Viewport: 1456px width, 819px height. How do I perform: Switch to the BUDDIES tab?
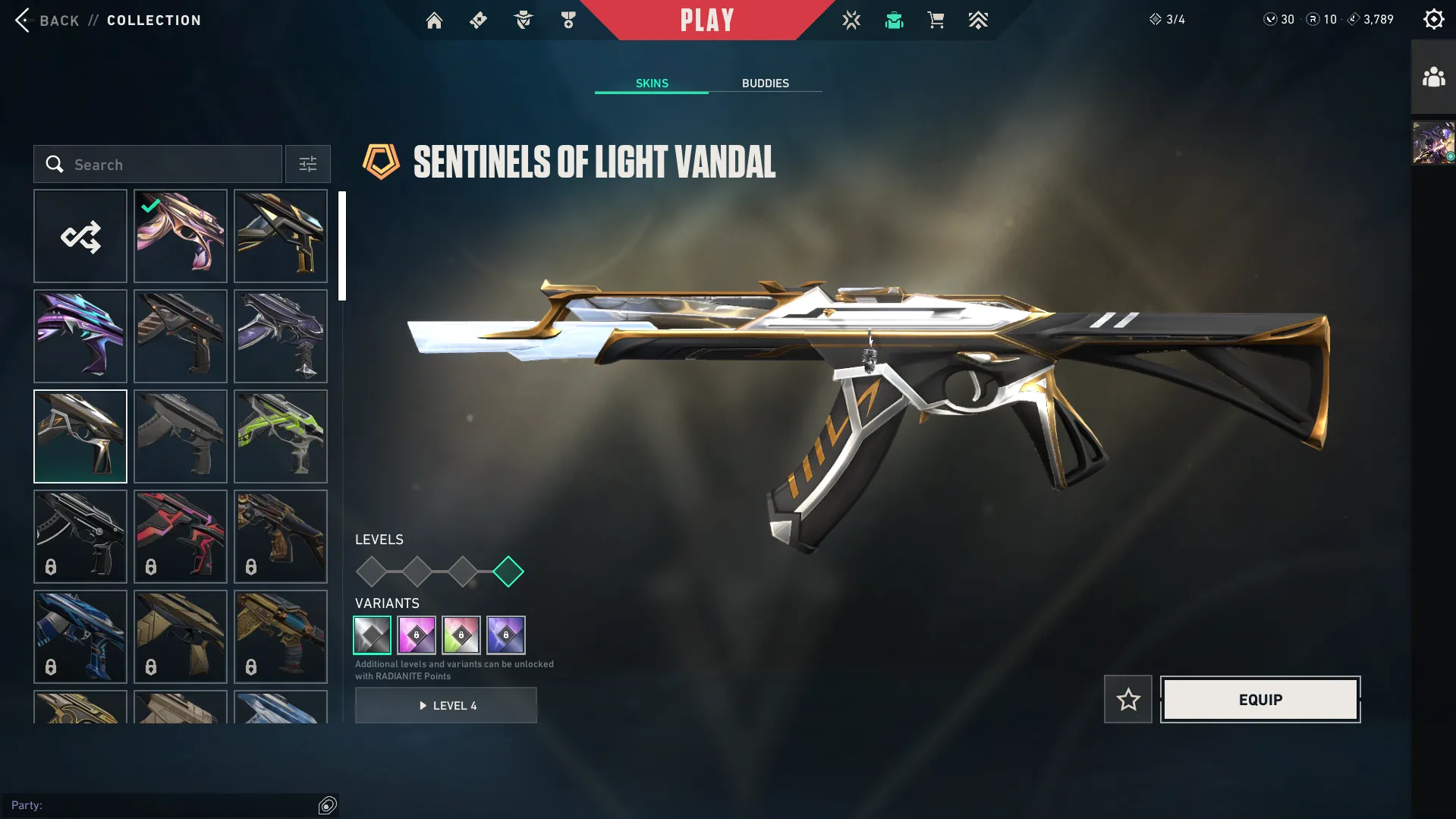tap(766, 83)
